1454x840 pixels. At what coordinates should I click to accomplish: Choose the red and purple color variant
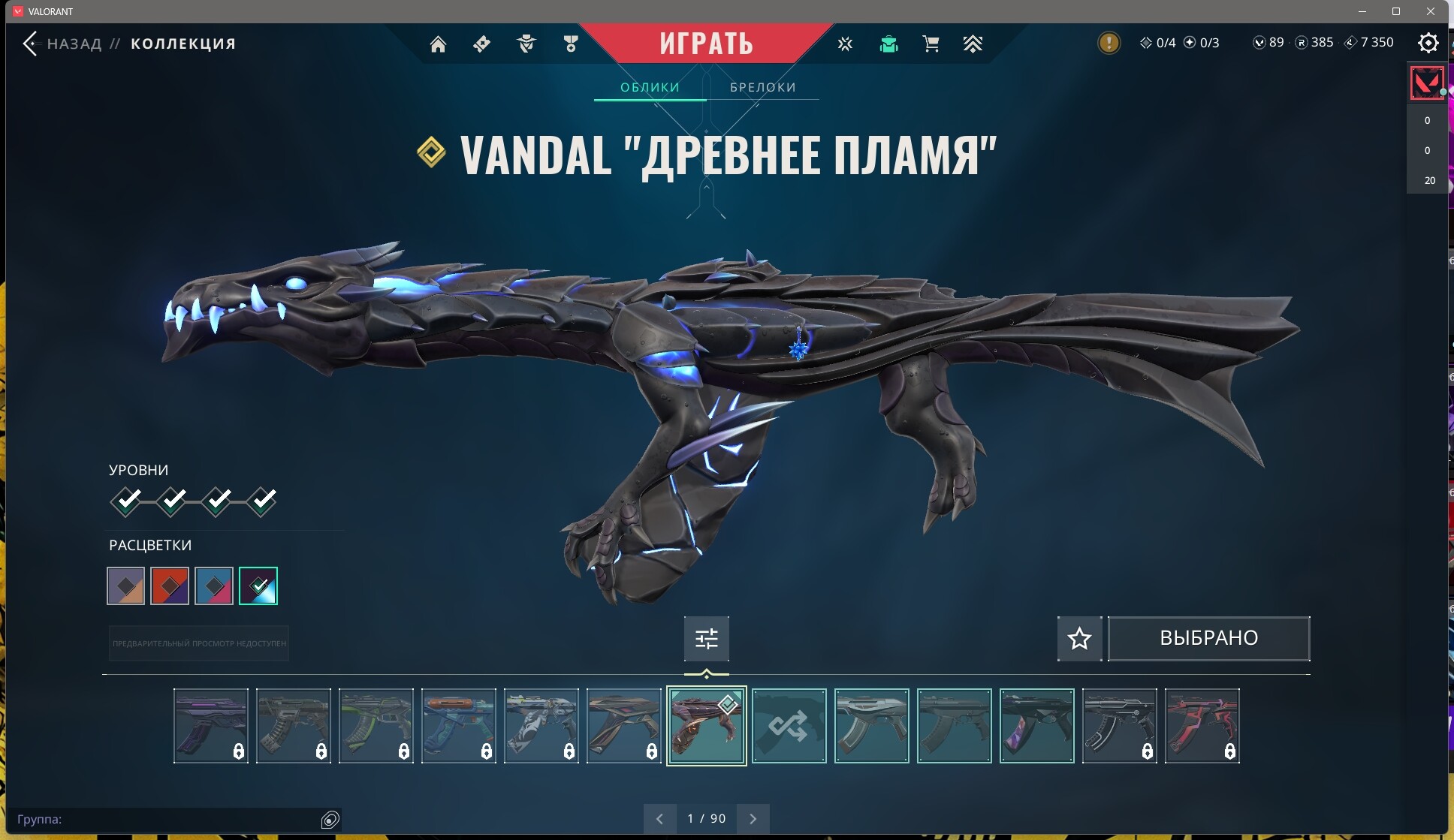point(170,586)
